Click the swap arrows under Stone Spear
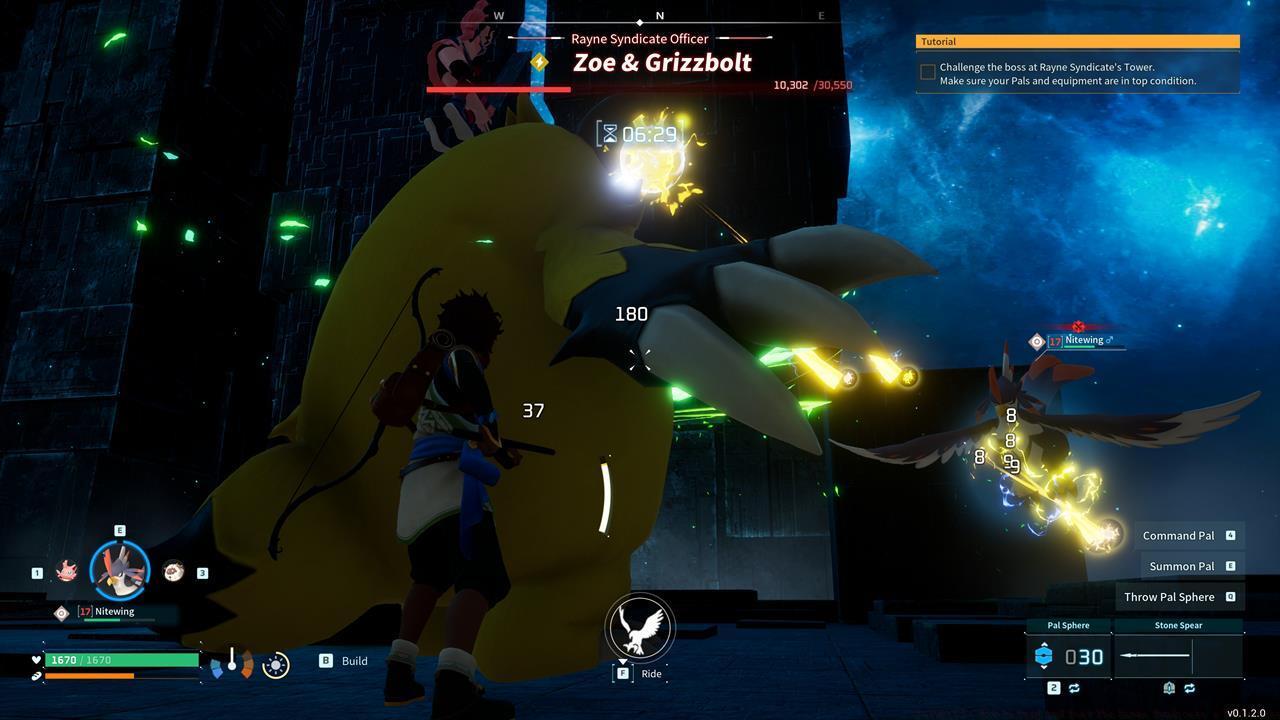The width and height of the screenshot is (1280, 720). coord(1189,688)
